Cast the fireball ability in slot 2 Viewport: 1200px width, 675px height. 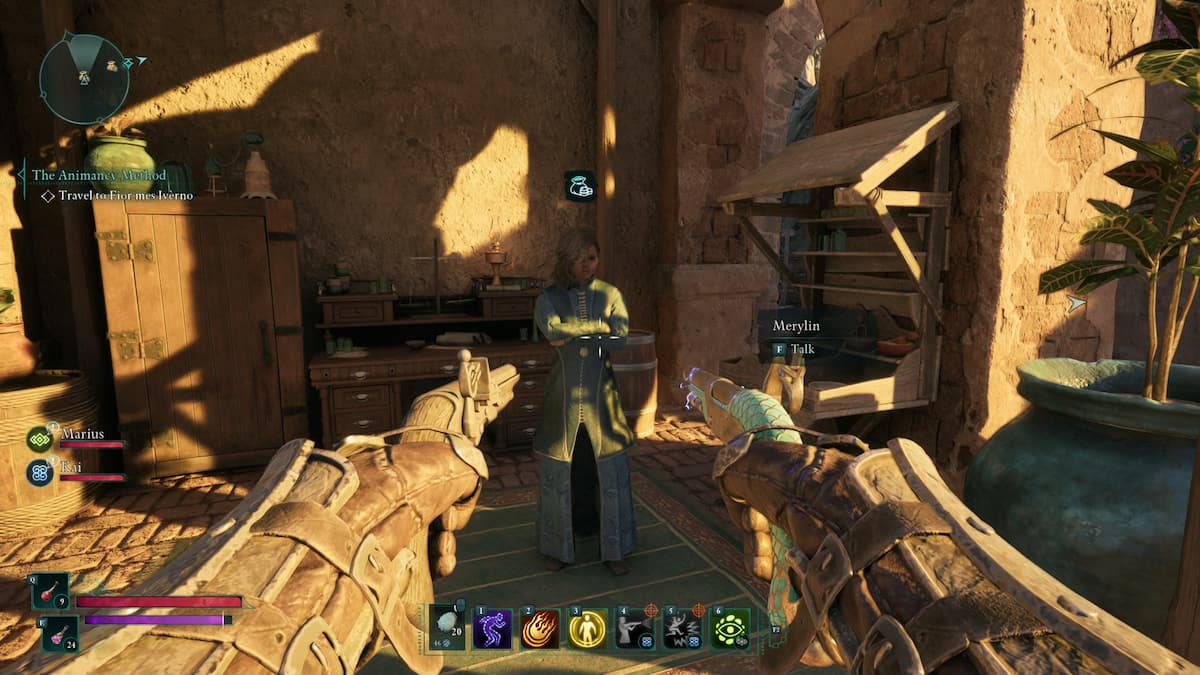(x=540, y=629)
